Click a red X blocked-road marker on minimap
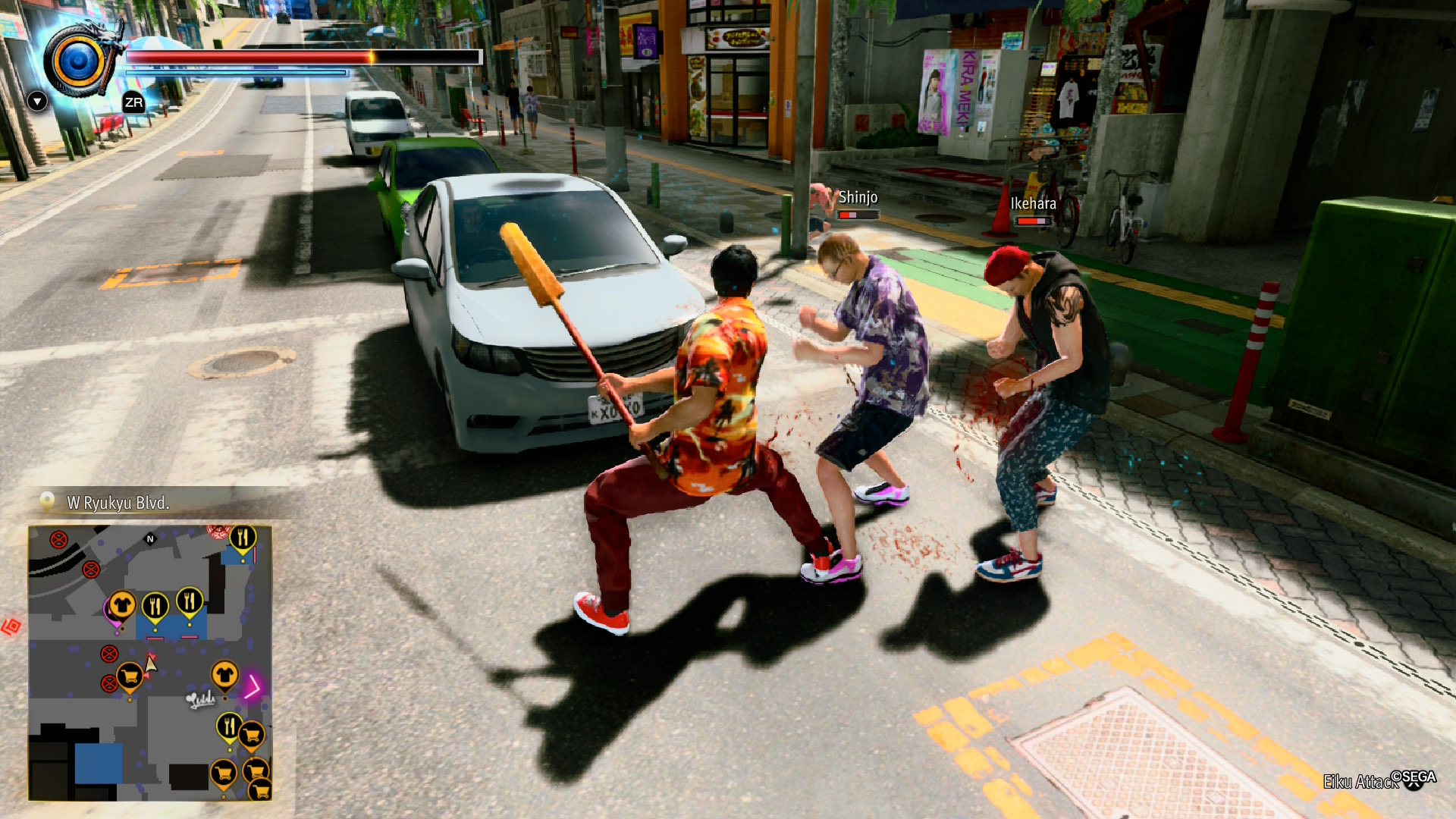 pyautogui.click(x=60, y=538)
